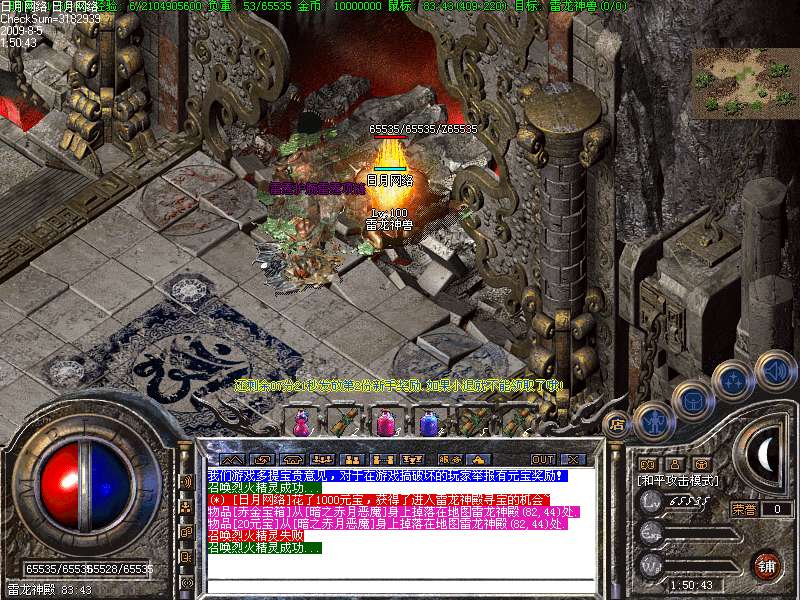Open the bag inventory round button
This screenshot has height=600, width=800.
click(694, 399)
